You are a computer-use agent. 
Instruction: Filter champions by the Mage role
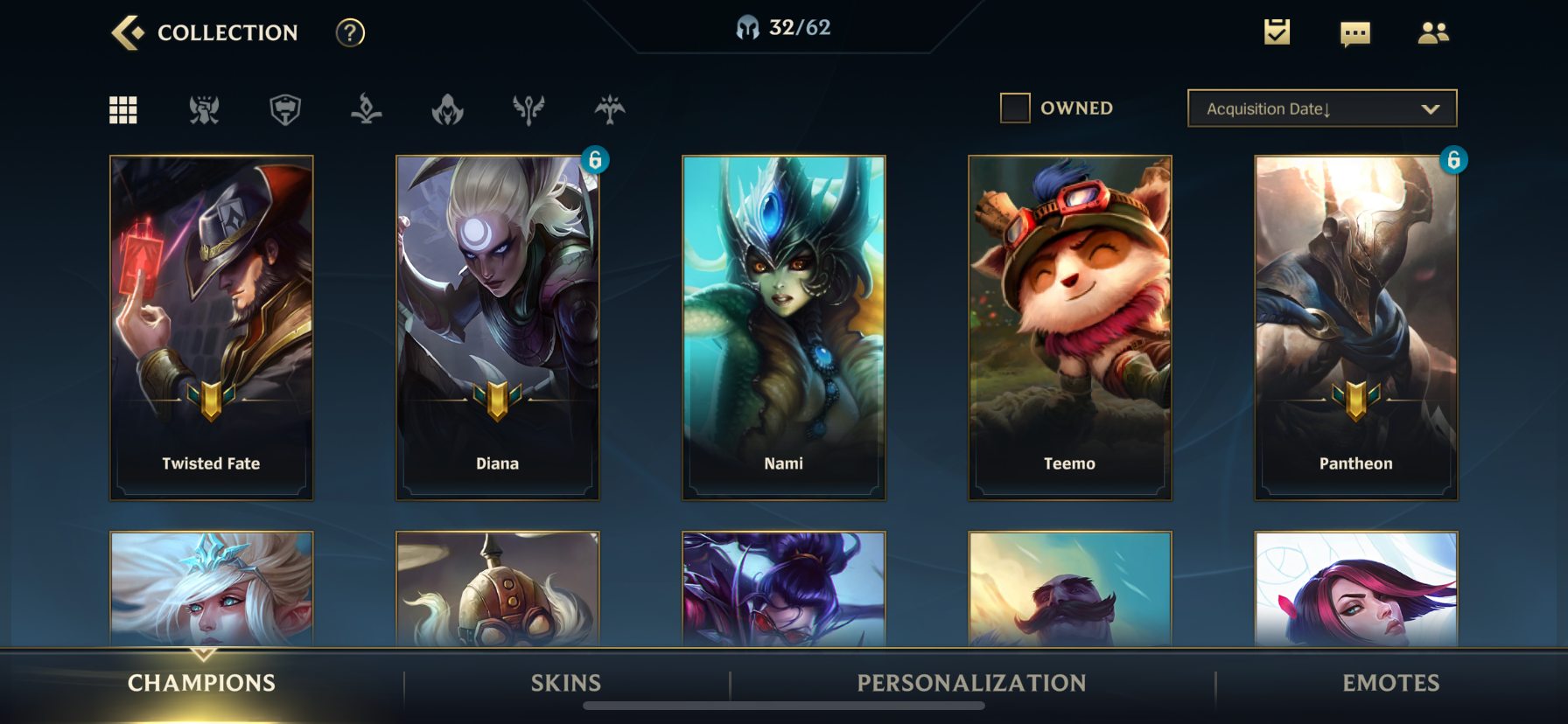pyautogui.click(x=367, y=109)
